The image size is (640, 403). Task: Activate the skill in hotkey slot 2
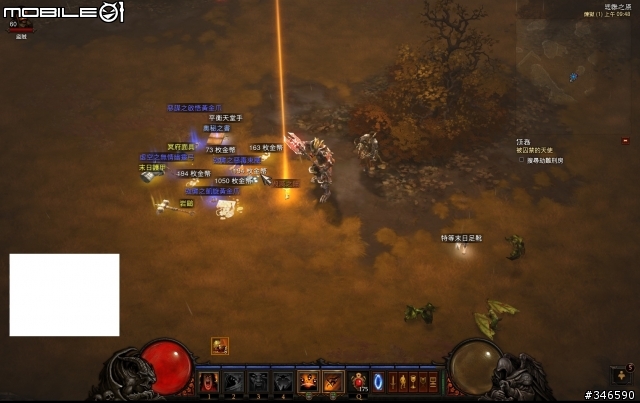point(233,382)
